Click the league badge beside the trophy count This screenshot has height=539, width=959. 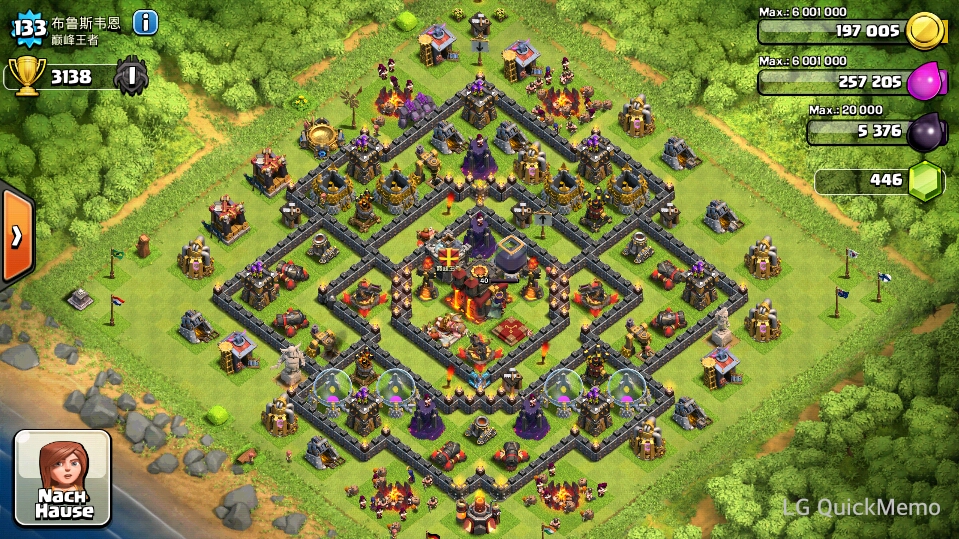tap(131, 76)
